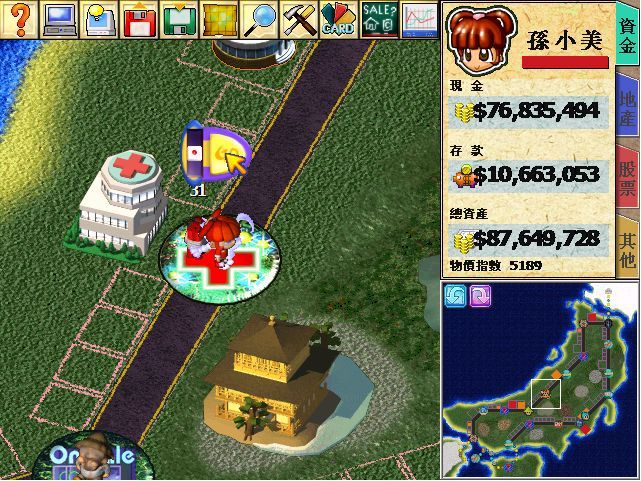Click the green floppy disk icon
This screenshot has height=481, width=641.
(x=180, y=19)
